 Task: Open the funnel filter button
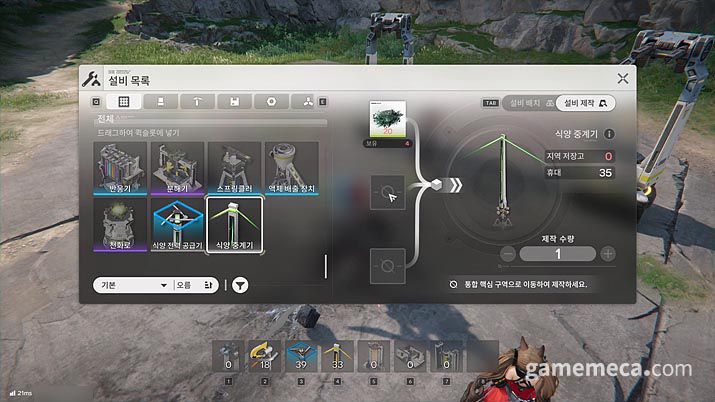tap(241, 285)
